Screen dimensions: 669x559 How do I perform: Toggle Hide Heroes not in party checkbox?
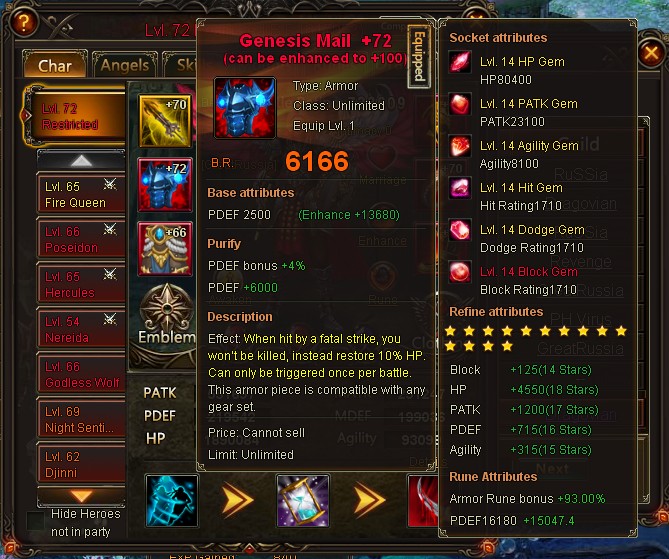35,520
